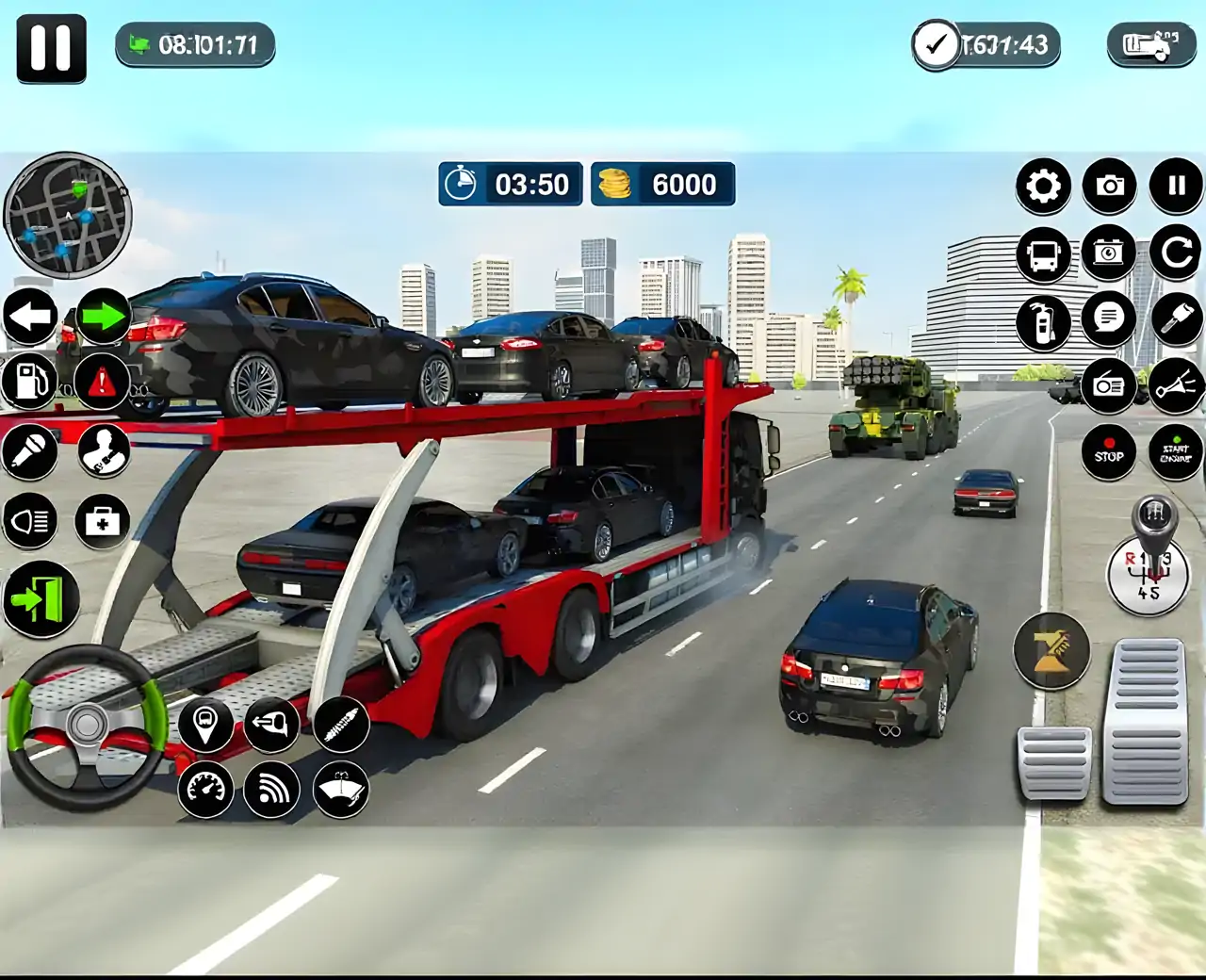Take a screenshot with the camera icon

[1109, 186]
